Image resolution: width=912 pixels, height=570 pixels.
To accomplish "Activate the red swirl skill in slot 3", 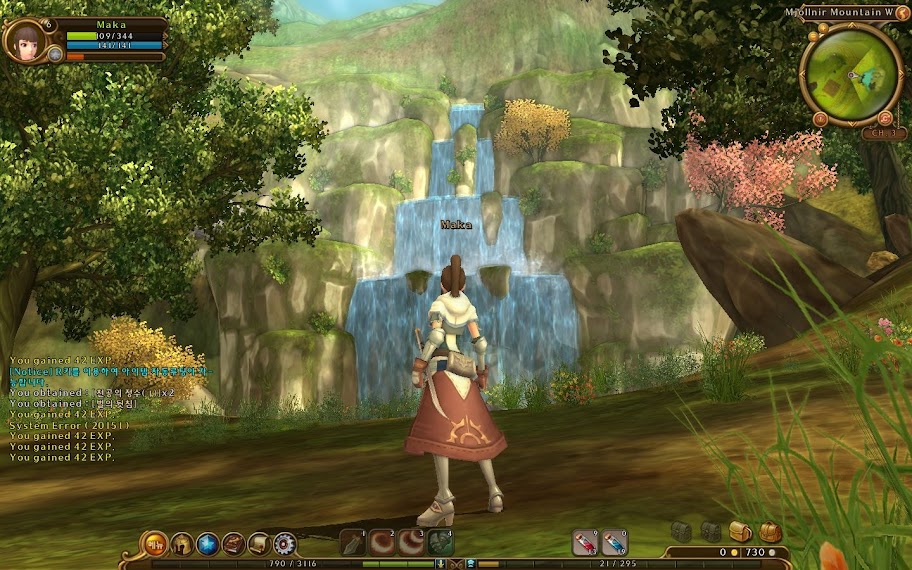I will coord(412,543).
